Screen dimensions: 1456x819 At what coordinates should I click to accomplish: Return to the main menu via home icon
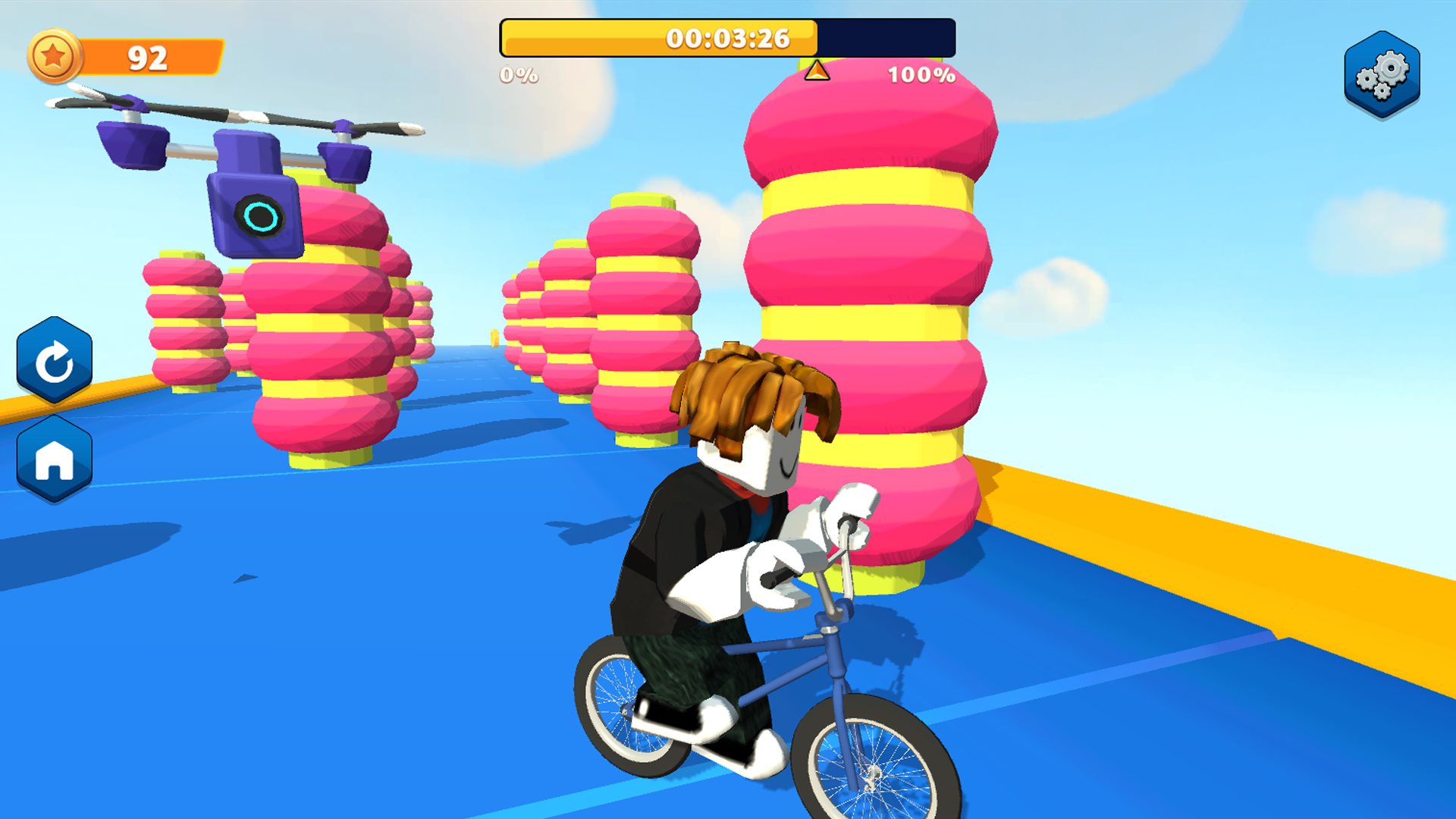pos(54,458)
